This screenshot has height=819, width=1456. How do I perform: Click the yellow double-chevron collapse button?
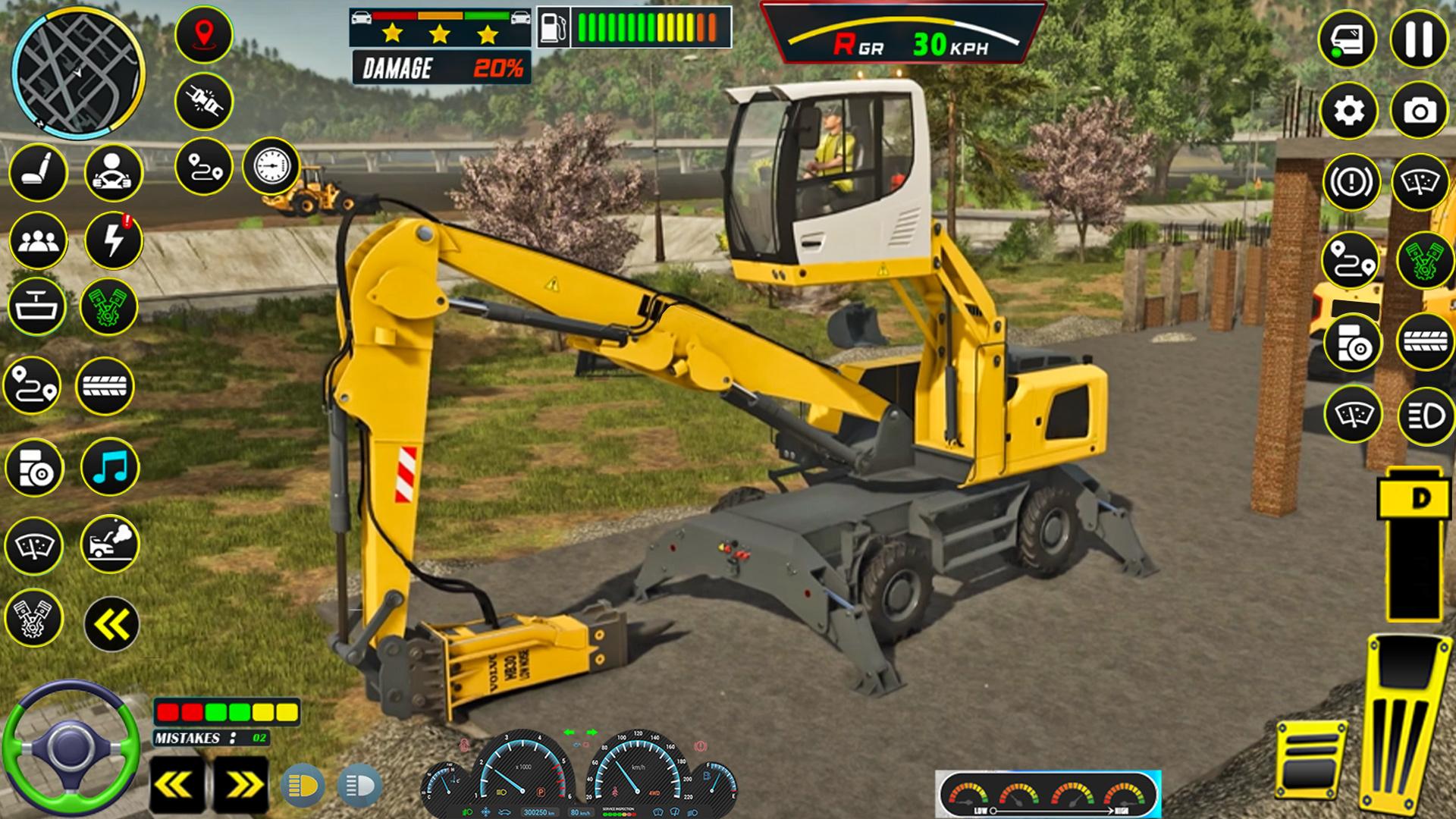click(x=111, y=624)
